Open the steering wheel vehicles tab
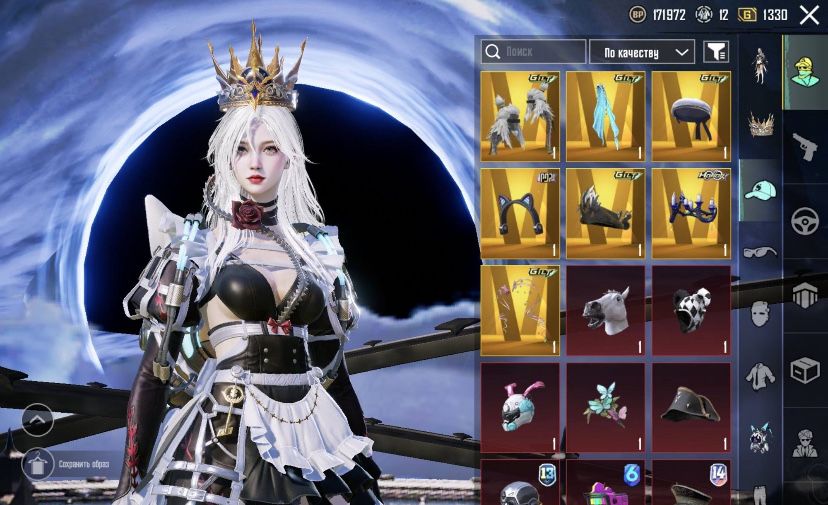Image resolution: width=828 pixels, height=505 pixels. click(x=805, y=221)
